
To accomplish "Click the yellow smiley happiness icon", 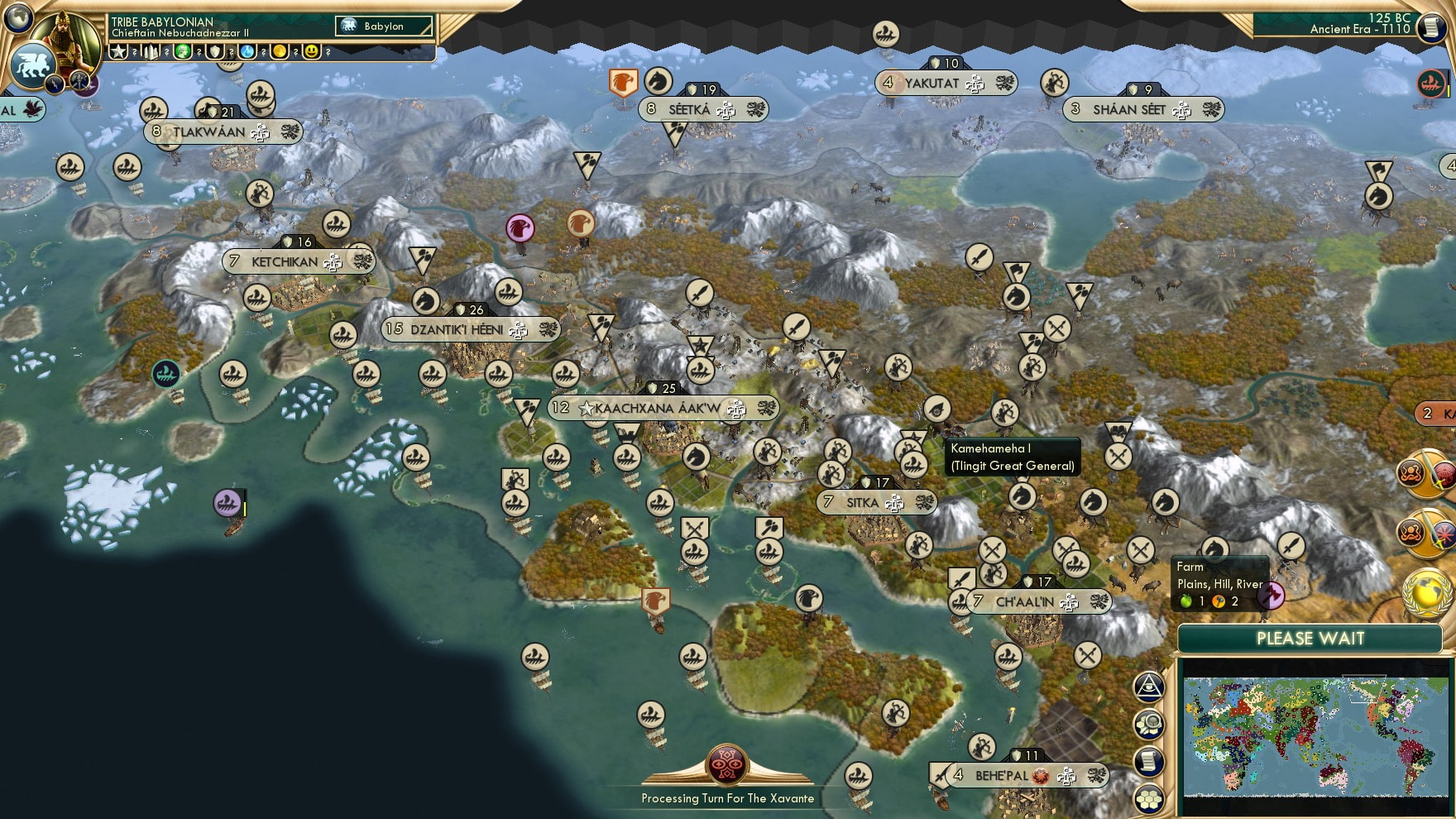I will 311,52.
